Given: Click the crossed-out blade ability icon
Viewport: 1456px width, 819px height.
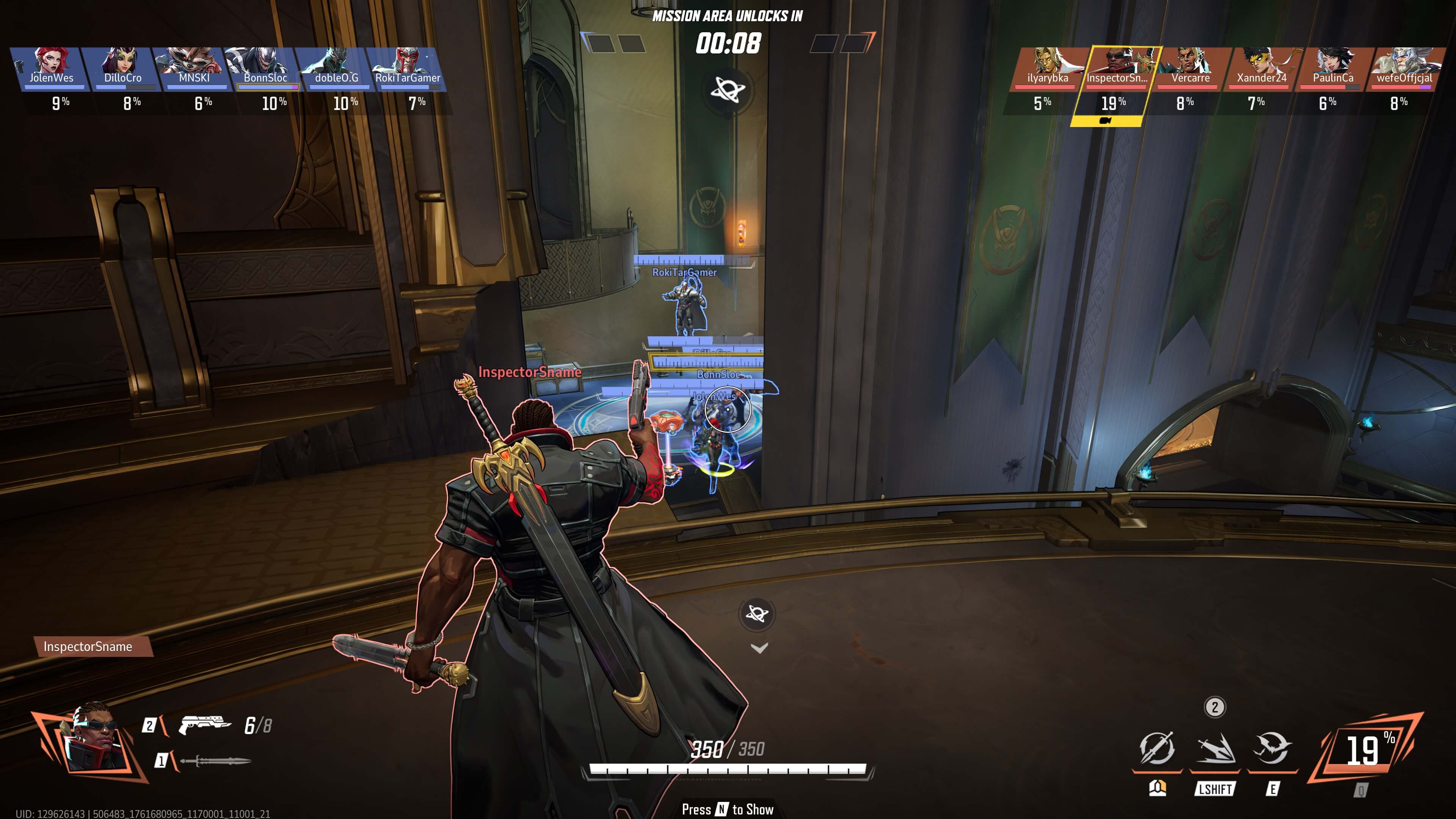Looking at the screenshot, I should point(1156,750).
